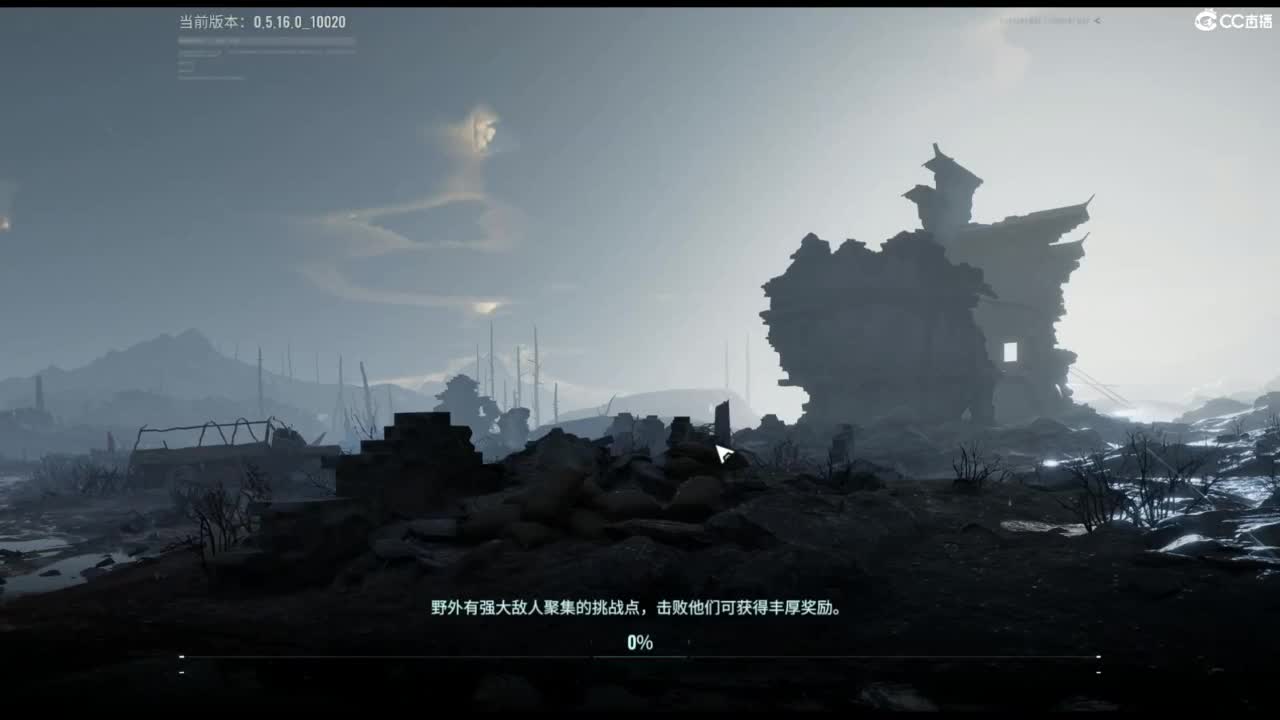1280x720 pixels.
Task: Toggle the left end marker of the loading bar
Action: [x=182, y=657]
